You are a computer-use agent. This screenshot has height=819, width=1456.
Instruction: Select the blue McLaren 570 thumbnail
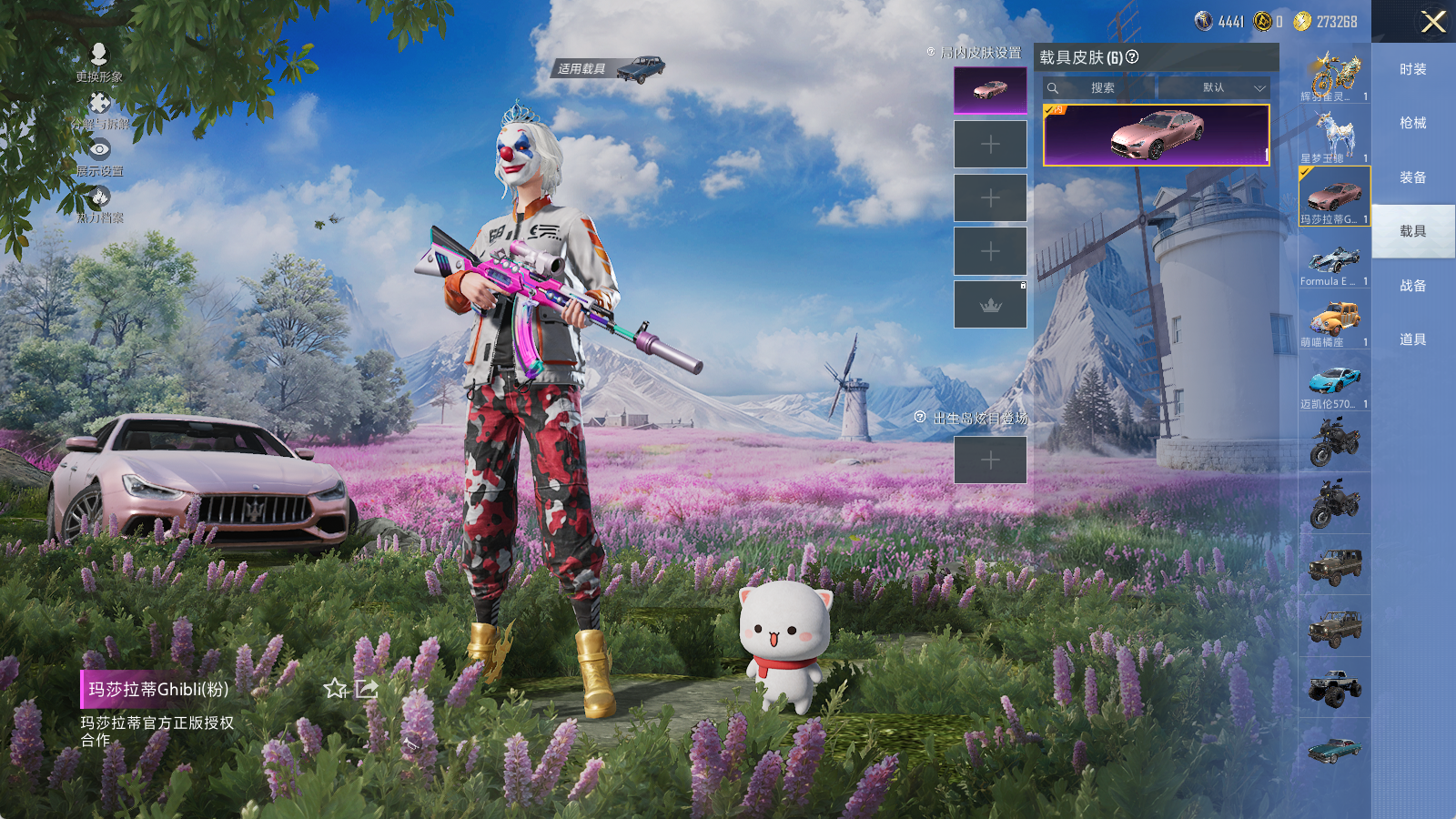1334,384
